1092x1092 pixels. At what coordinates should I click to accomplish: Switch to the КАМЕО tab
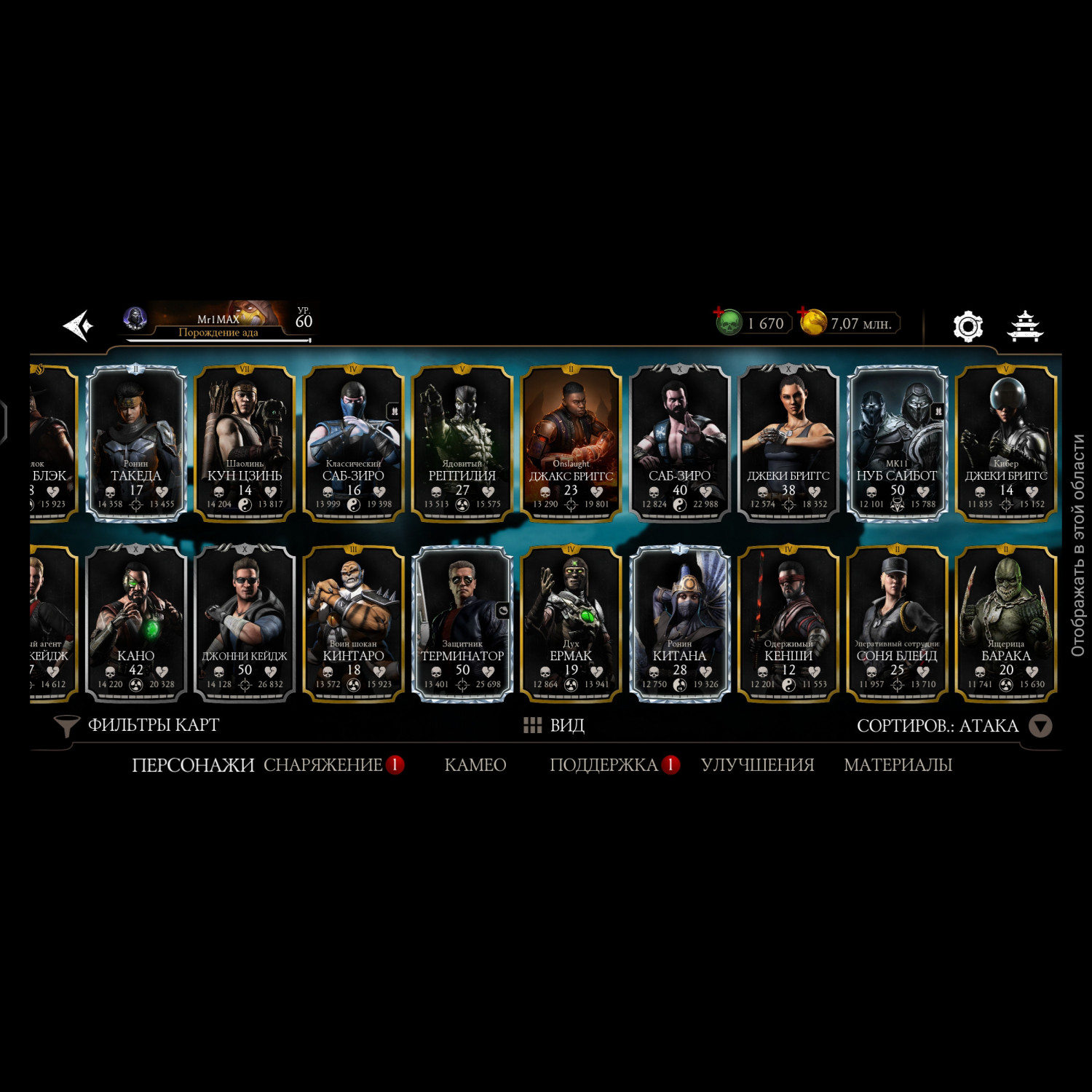coord(475,765)
